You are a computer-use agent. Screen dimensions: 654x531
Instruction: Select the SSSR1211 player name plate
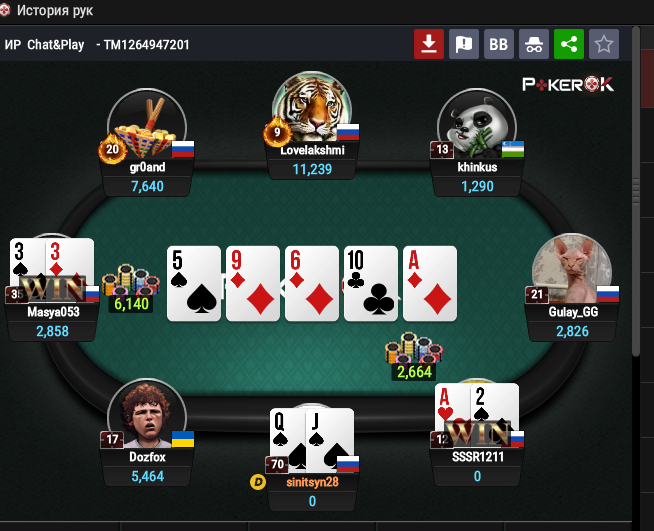click(477, 467)
